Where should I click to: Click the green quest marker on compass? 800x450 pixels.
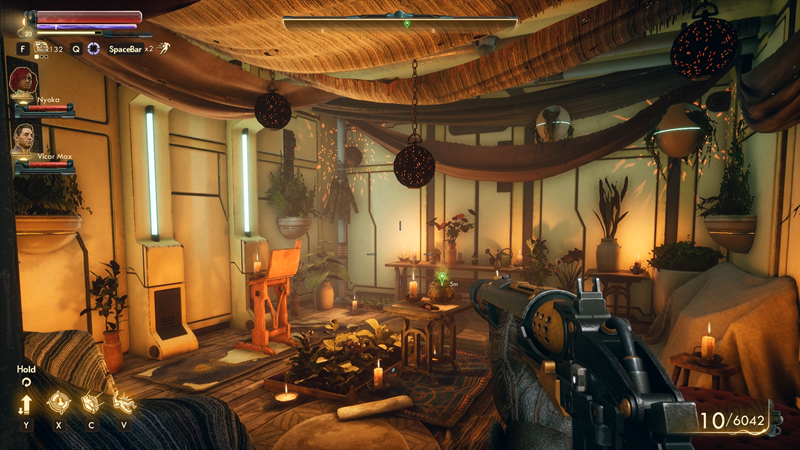(406, 23)
